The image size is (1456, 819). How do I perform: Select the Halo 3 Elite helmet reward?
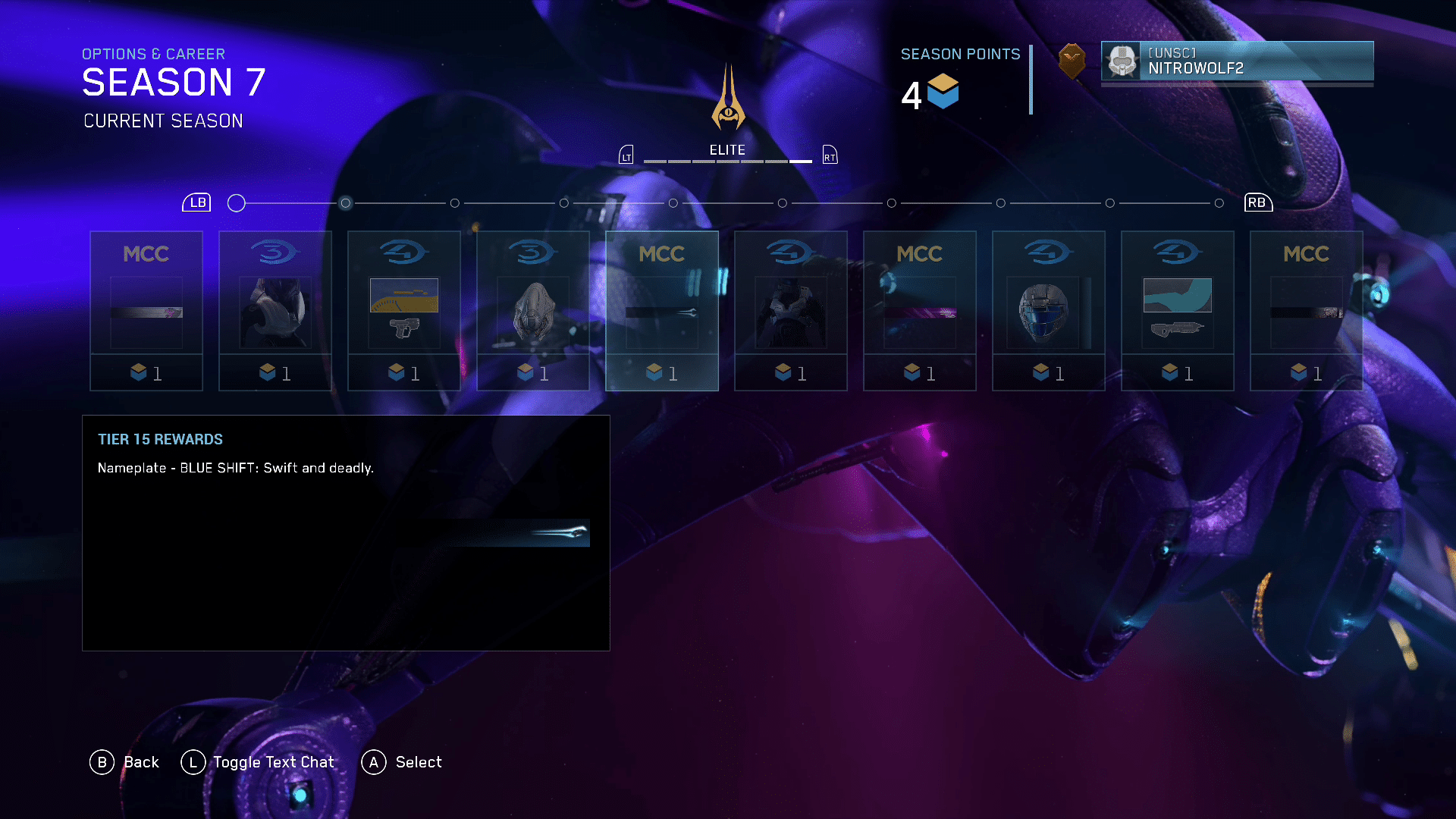[532, 311]
